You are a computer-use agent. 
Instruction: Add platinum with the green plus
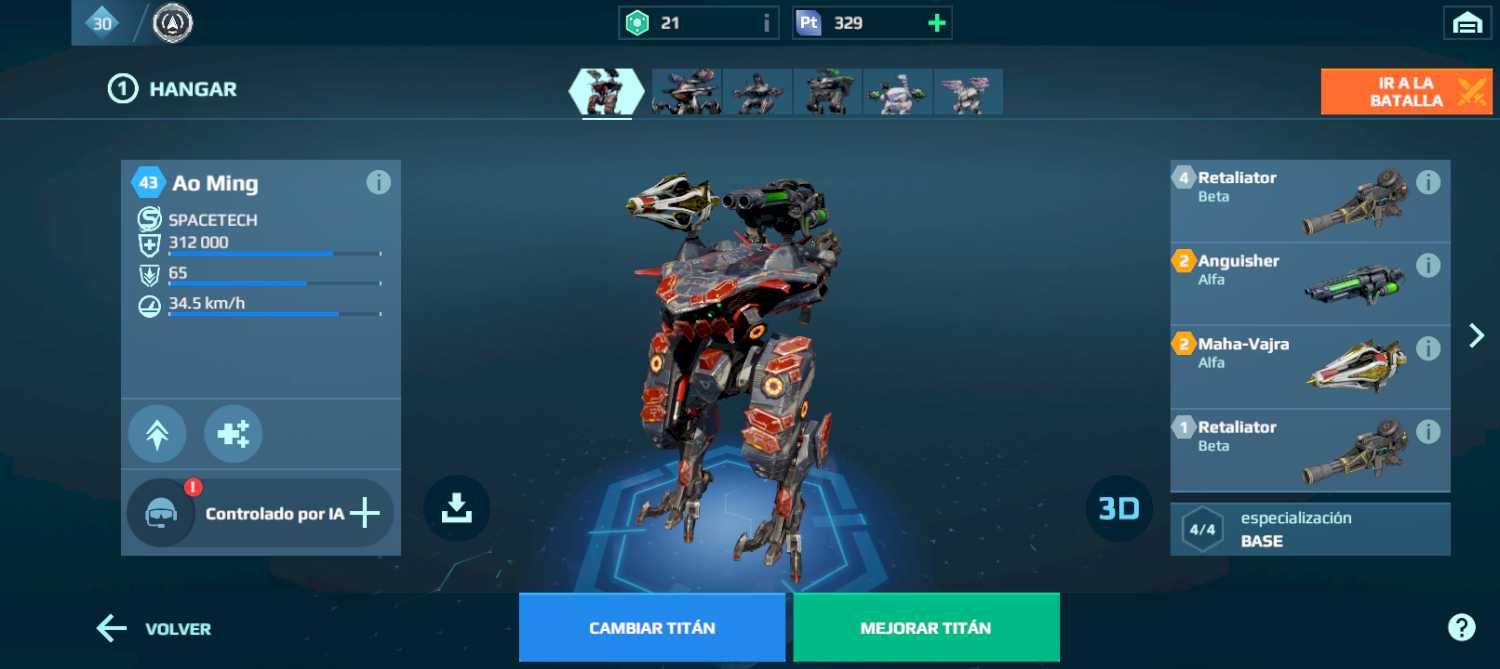tap(937, 23)
